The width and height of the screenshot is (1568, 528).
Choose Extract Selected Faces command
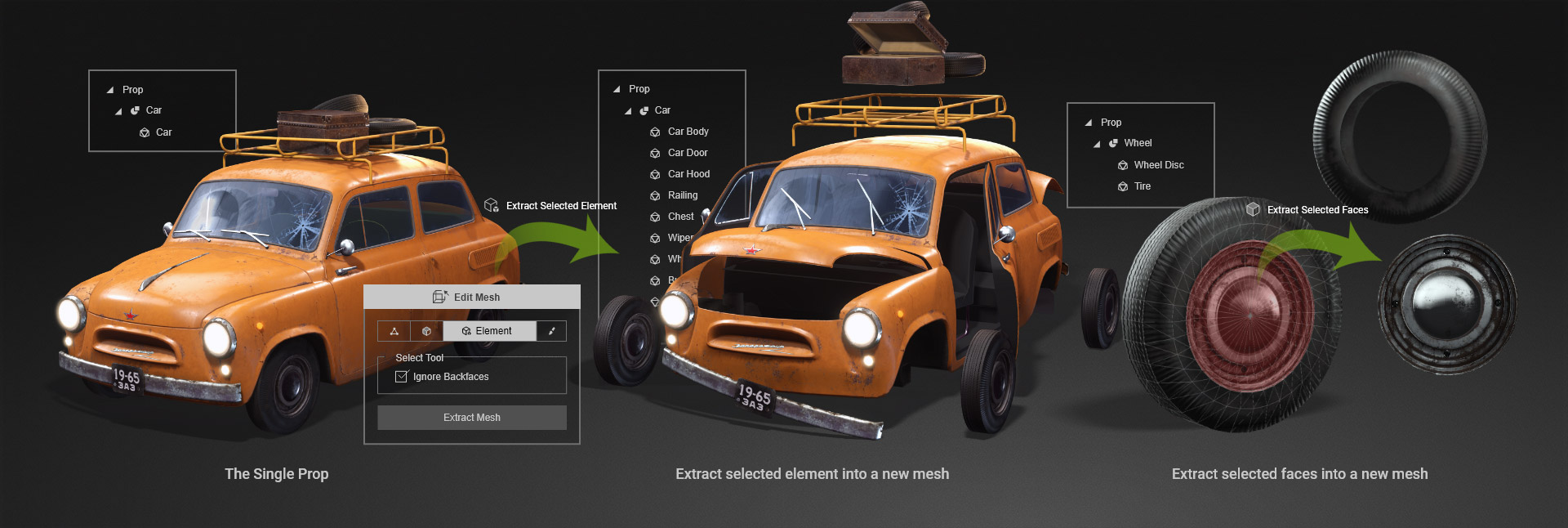pyautogui.click(x=1316, y=210)
